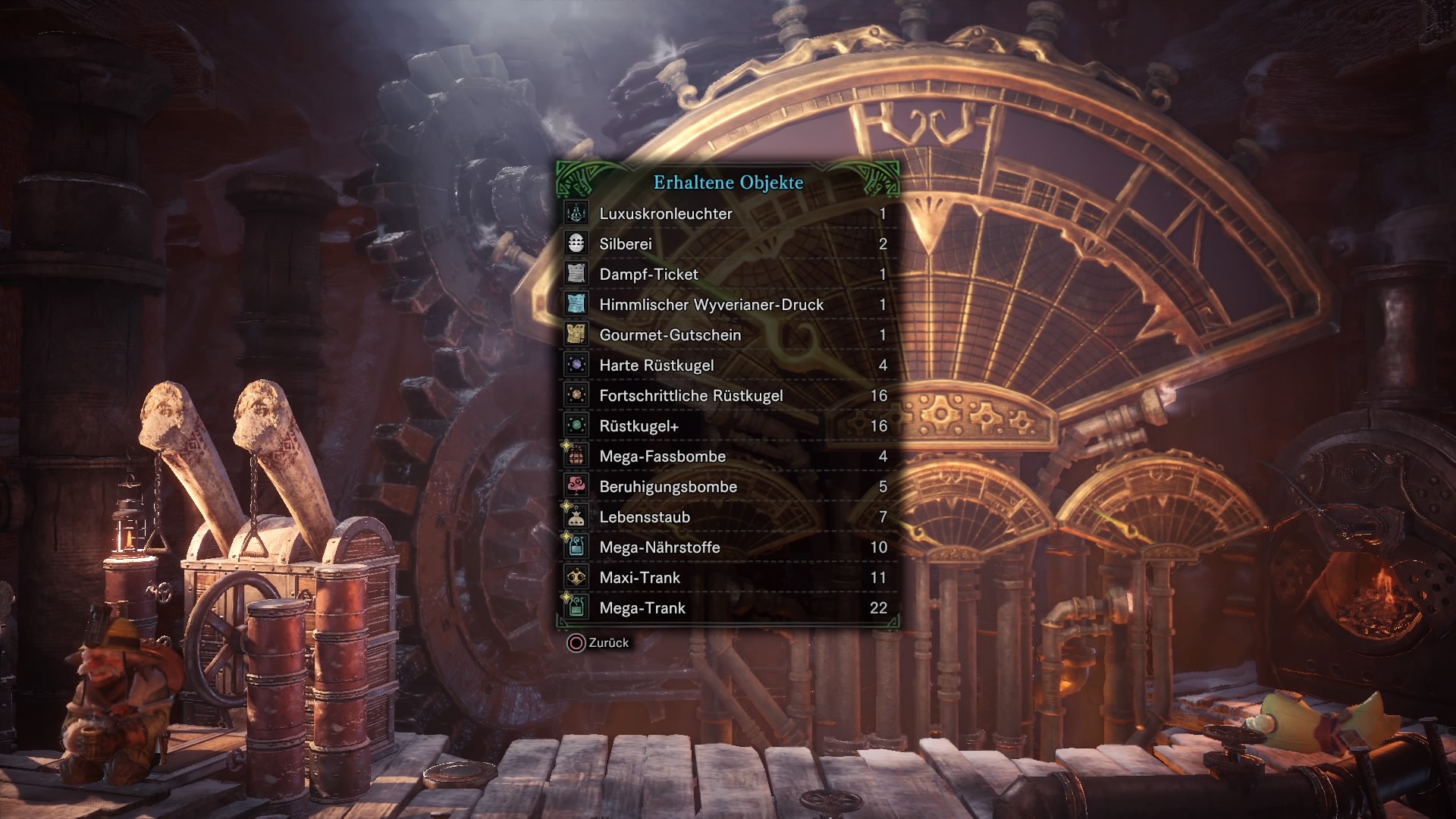Select the Harte Rüstkugel row

[x=728, y=366]
